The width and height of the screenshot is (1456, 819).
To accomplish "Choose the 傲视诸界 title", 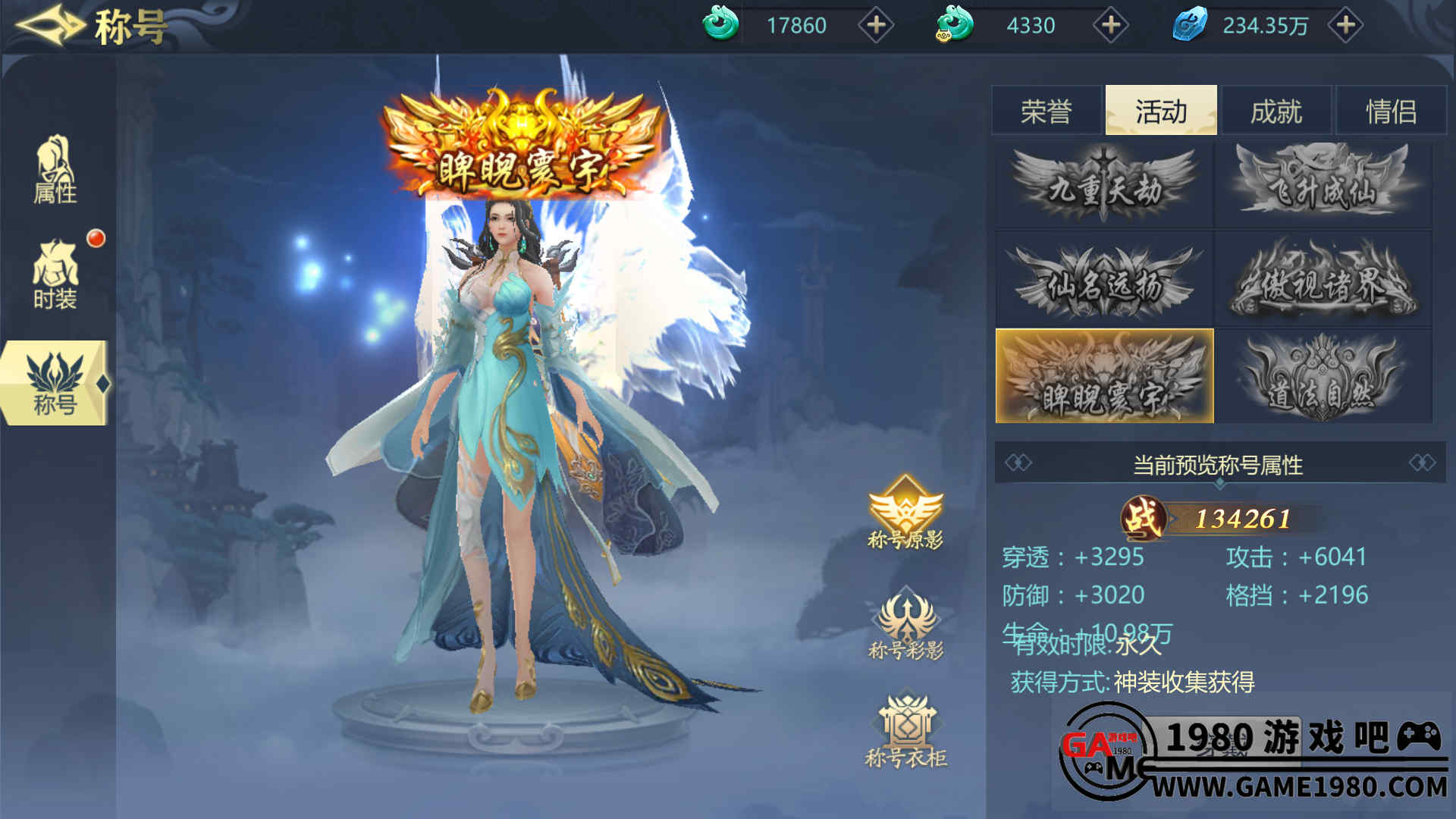I will point(1323,281).
